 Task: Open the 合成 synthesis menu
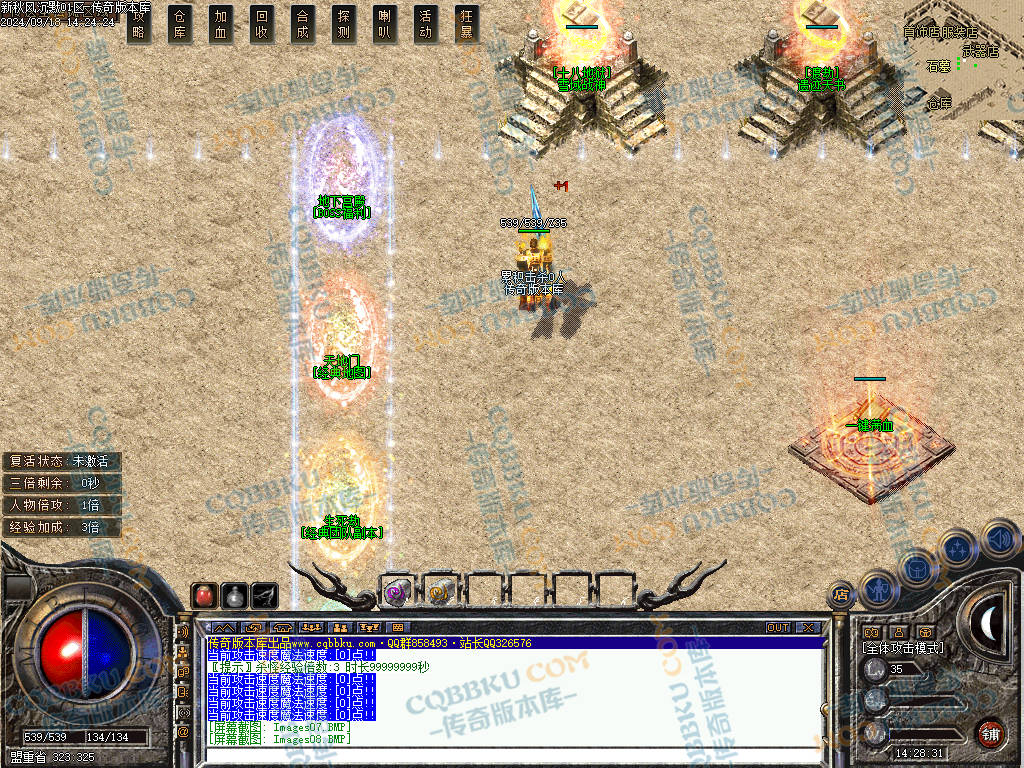click(x=302, y=24)
